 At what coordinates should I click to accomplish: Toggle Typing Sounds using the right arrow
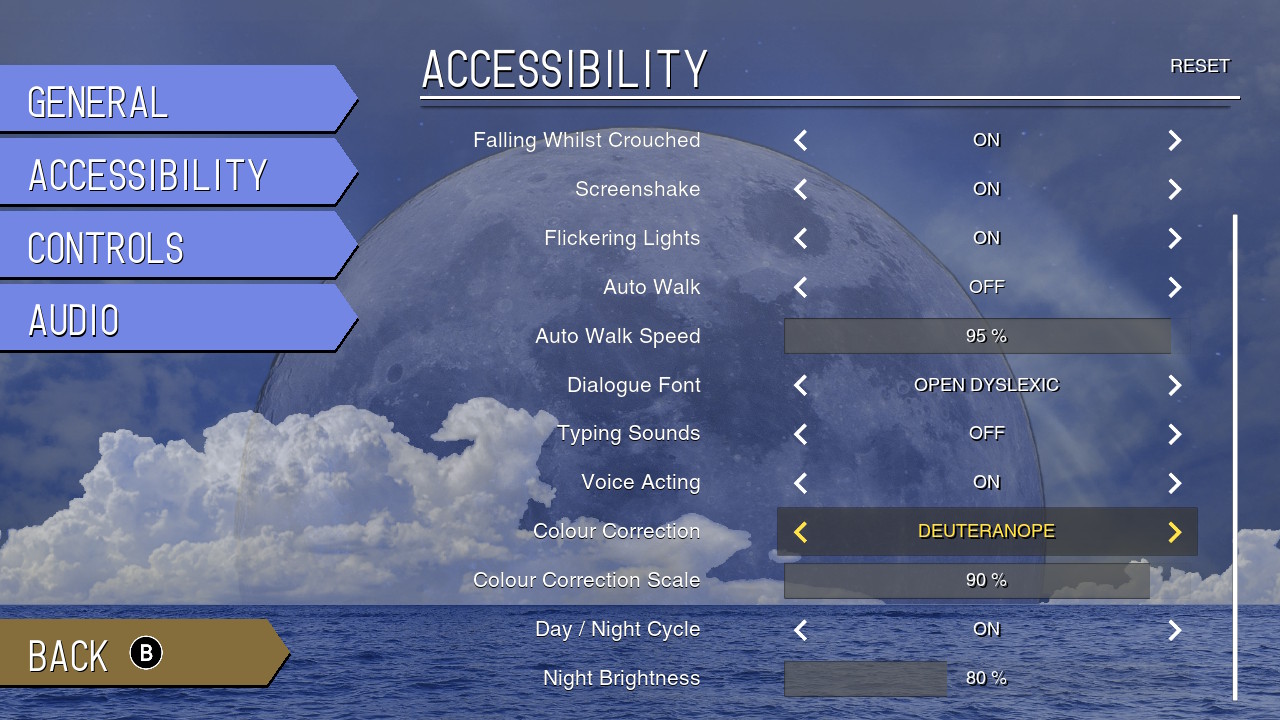(x=1175, y=434)
